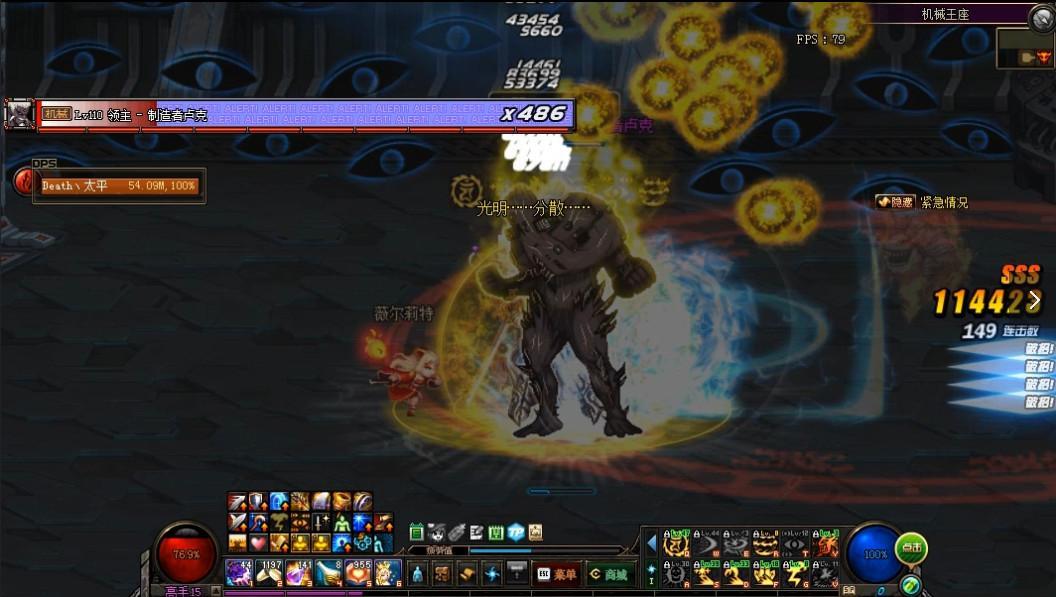Open the blue TP icon
This screenshot has height=597, width=1056.
(x=516, y=532)
